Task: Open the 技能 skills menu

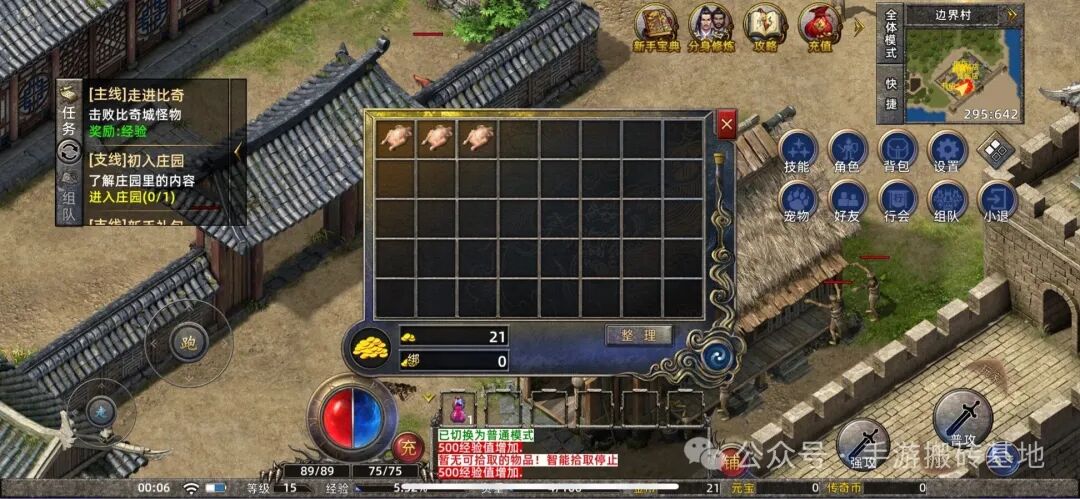Action: click(x=797, y=150)
